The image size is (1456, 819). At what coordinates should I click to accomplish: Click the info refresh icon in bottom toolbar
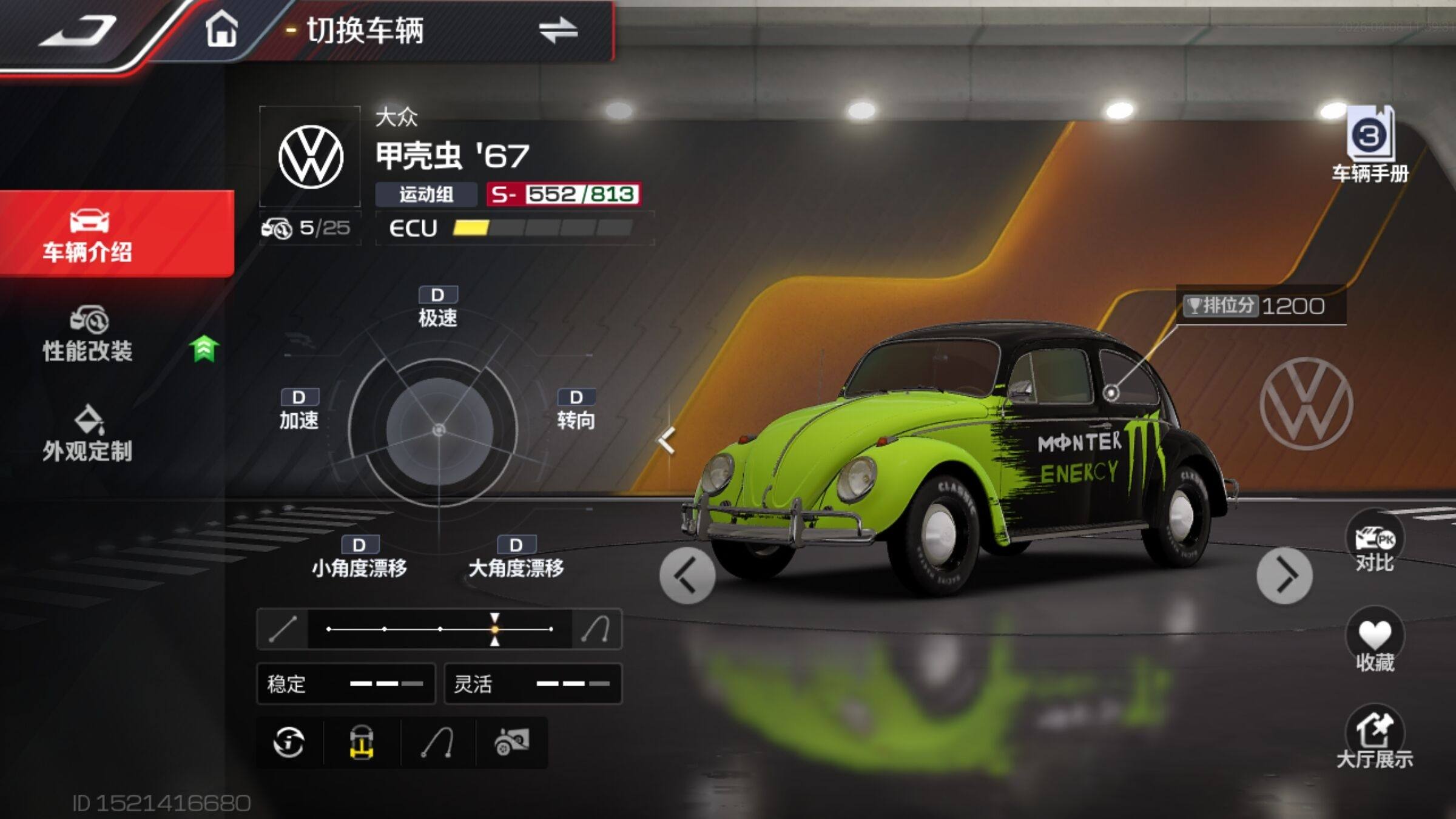point(289,742)
